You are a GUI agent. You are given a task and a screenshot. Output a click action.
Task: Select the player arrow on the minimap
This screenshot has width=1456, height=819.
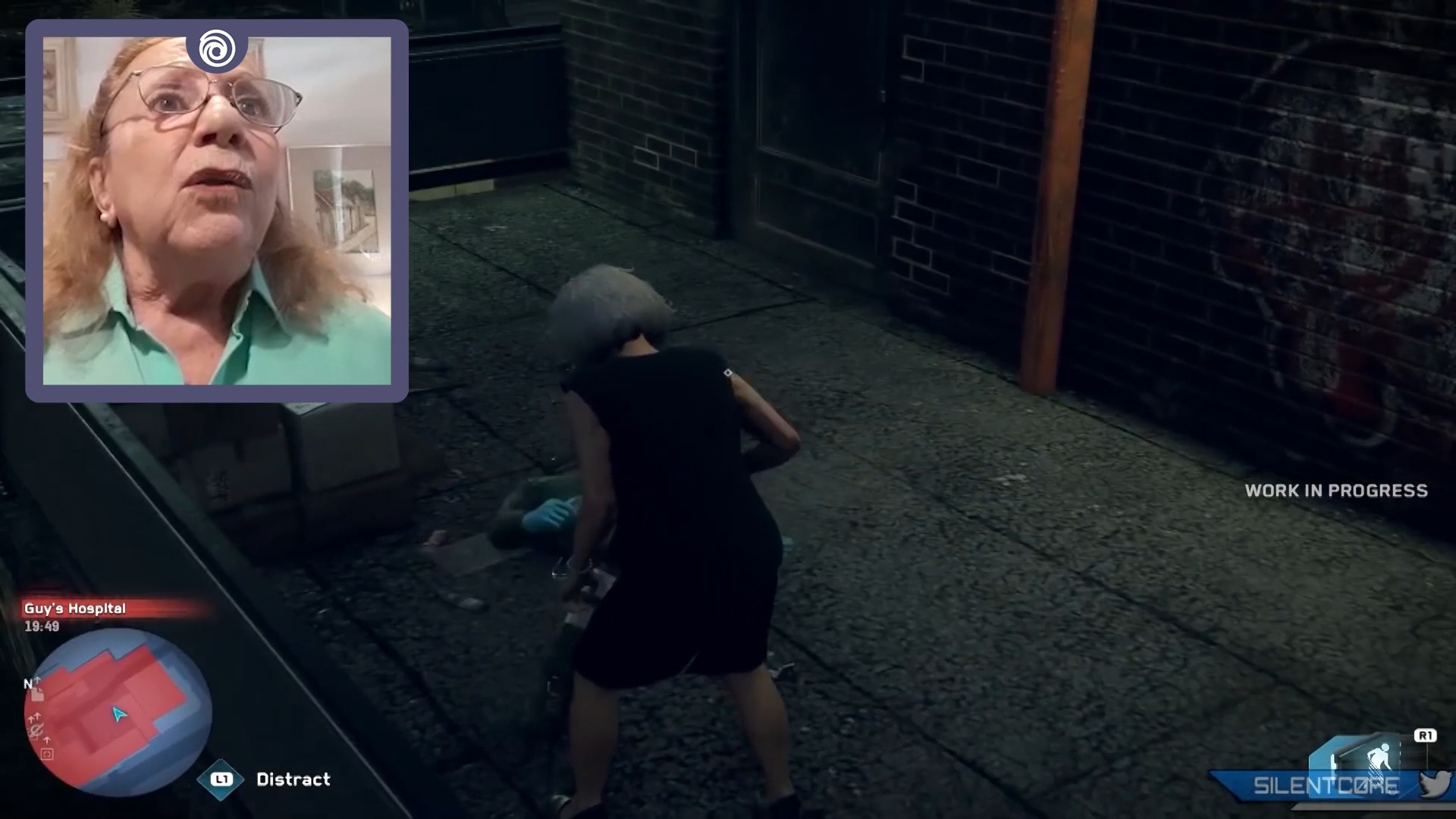coord(119,714)
